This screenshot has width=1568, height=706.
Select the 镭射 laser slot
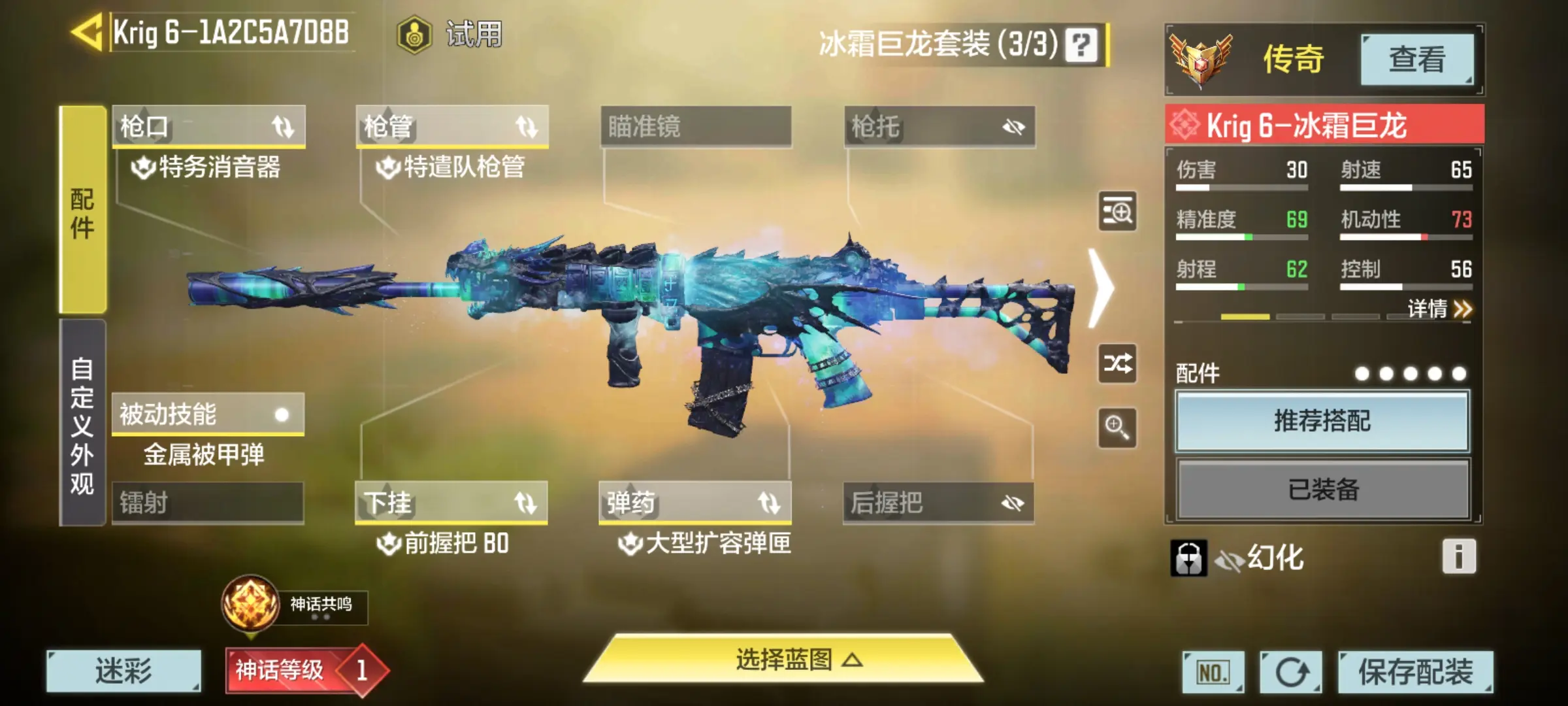[x=208, y=503]
